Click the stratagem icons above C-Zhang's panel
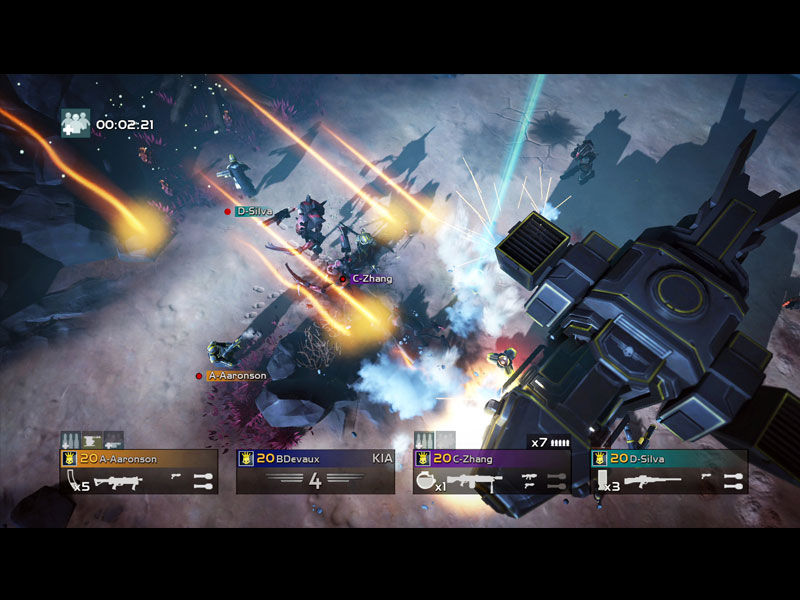 click(435, 440)
